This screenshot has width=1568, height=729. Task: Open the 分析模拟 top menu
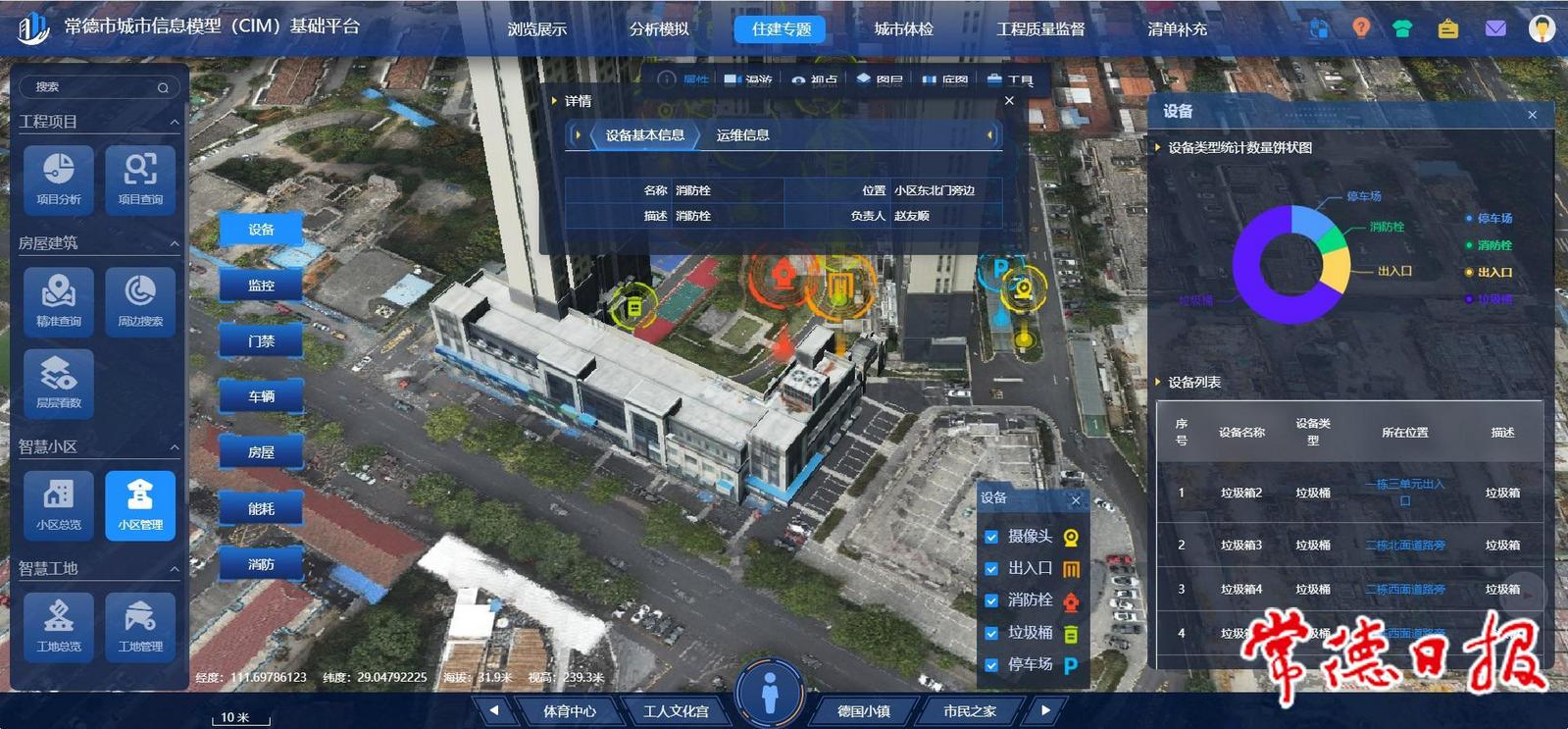[659, 29]
